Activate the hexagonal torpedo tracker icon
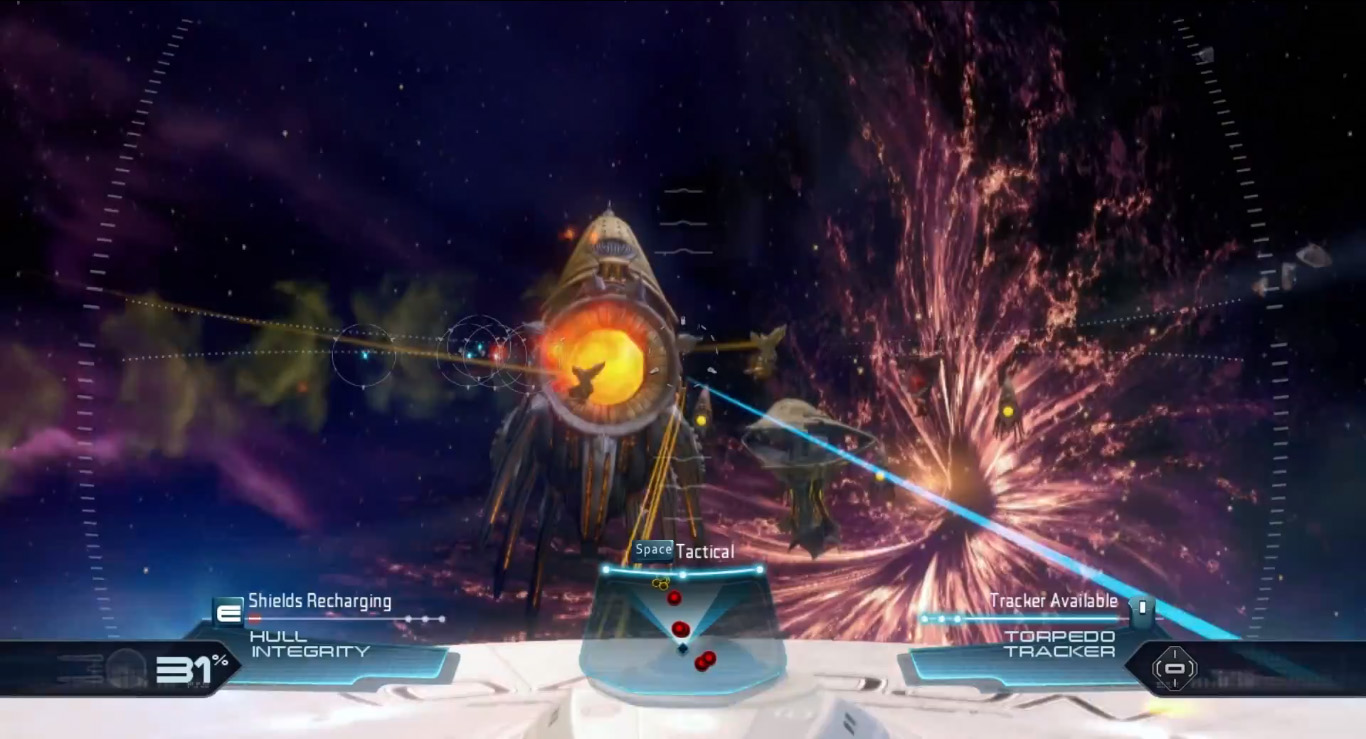The width and height of the screenshot is (1366, 739). (1174, 667)
